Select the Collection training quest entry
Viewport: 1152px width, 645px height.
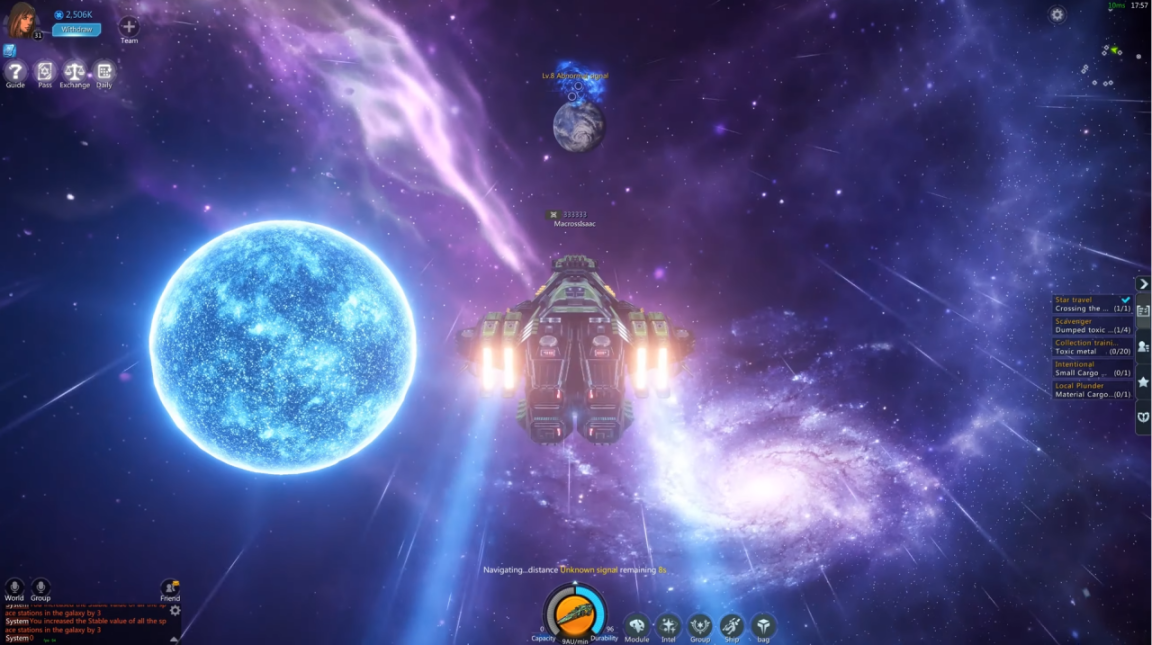(1092, 347)
